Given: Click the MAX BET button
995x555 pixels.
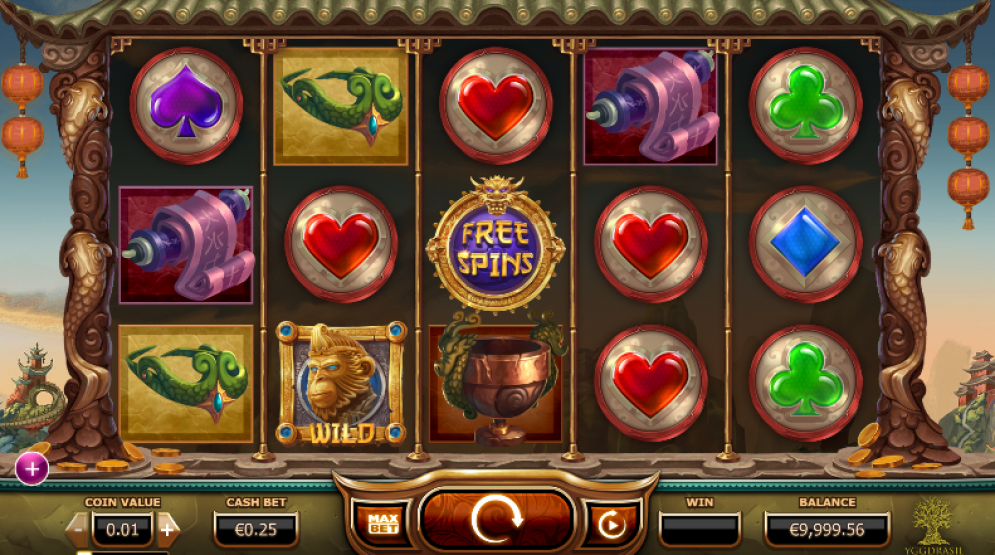Looking at the screenshot, I should (382, 523).
